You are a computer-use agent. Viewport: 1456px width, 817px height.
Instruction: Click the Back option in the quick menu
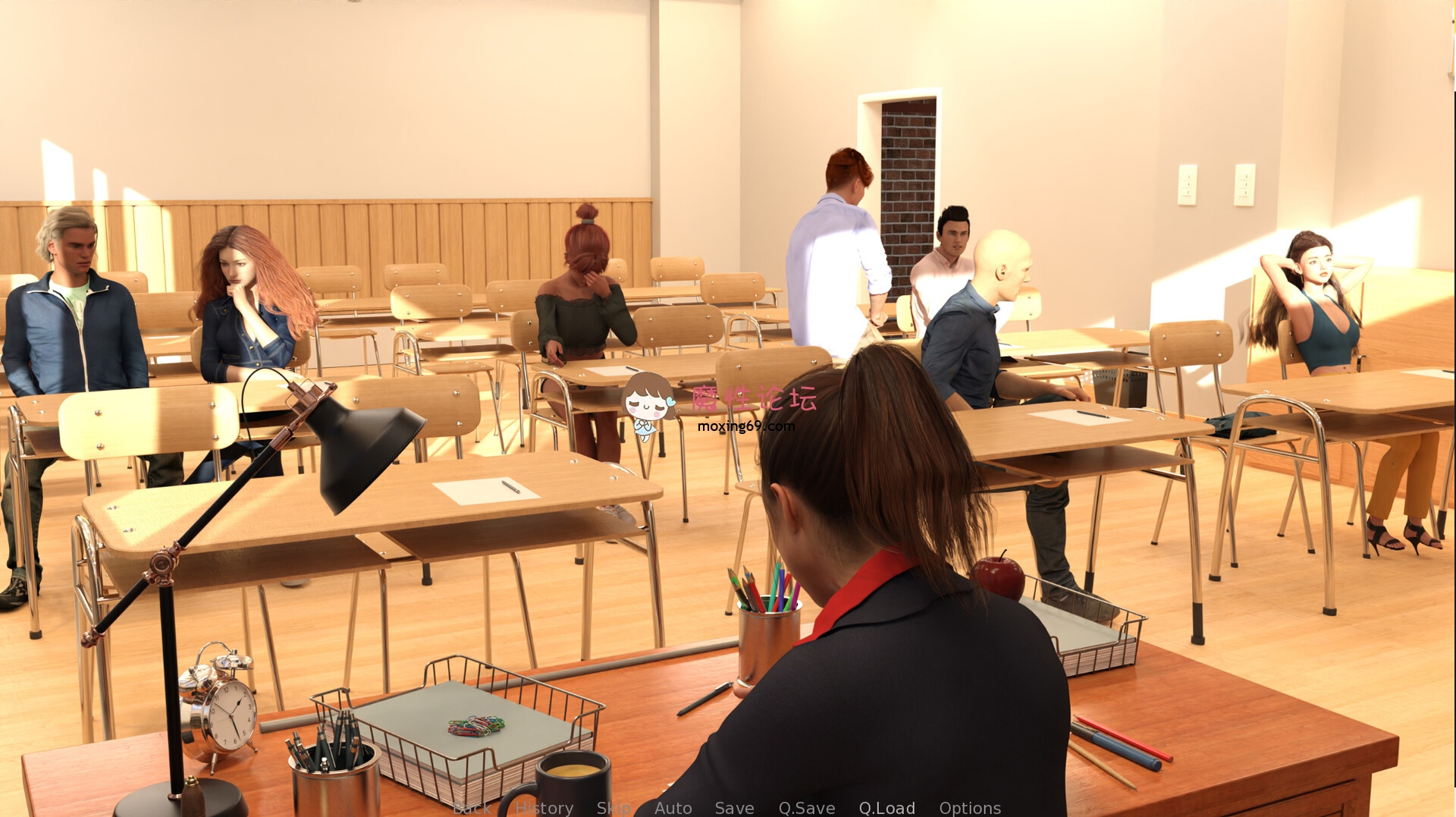tap(471, 808)
